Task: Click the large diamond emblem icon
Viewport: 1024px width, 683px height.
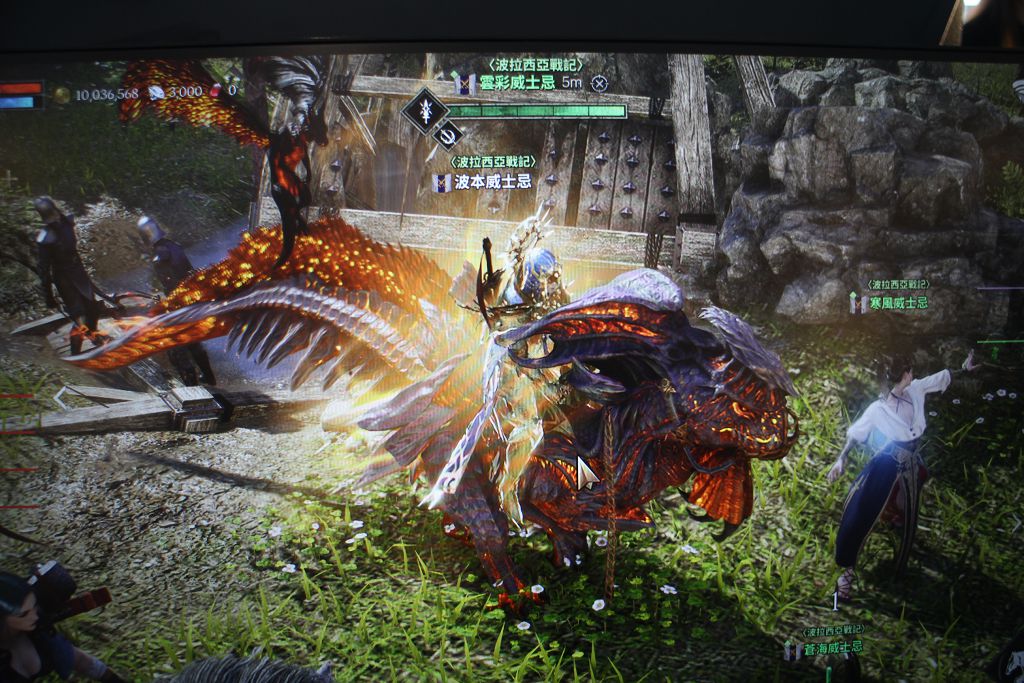Action: pyautogui.click(x=424, y=110)
